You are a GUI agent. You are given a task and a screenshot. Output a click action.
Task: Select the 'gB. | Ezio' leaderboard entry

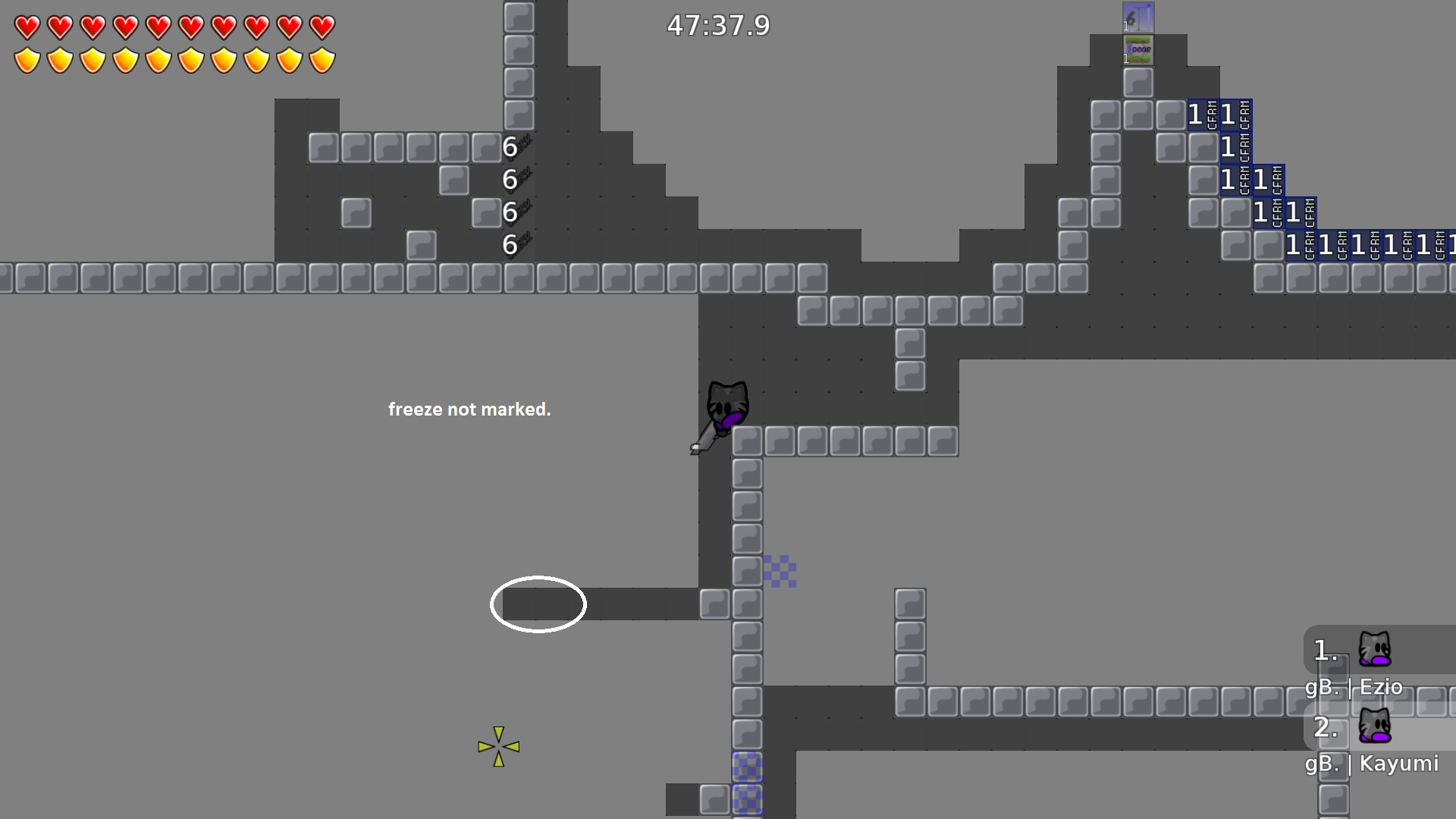[1354, 686]
